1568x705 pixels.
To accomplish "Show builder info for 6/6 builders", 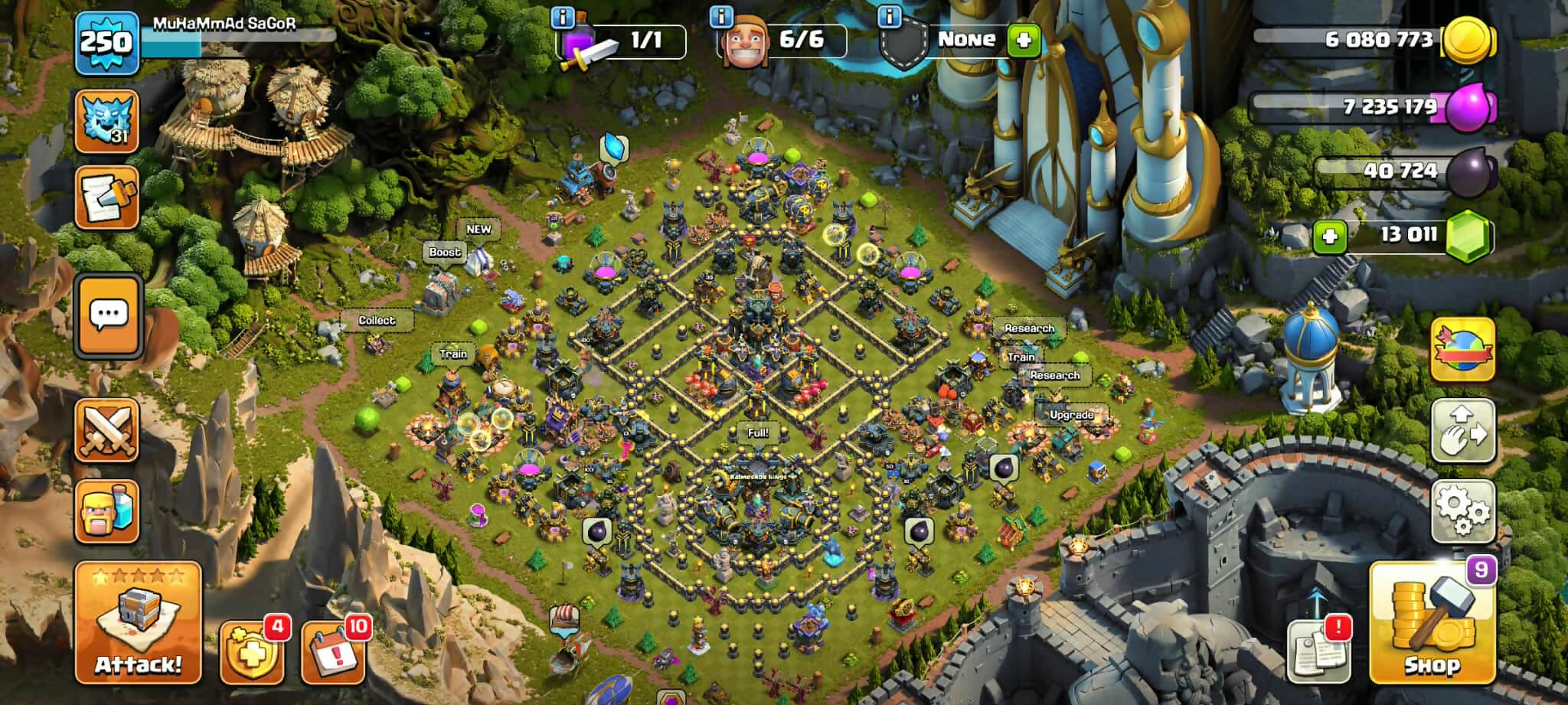I will pos(720,18).
